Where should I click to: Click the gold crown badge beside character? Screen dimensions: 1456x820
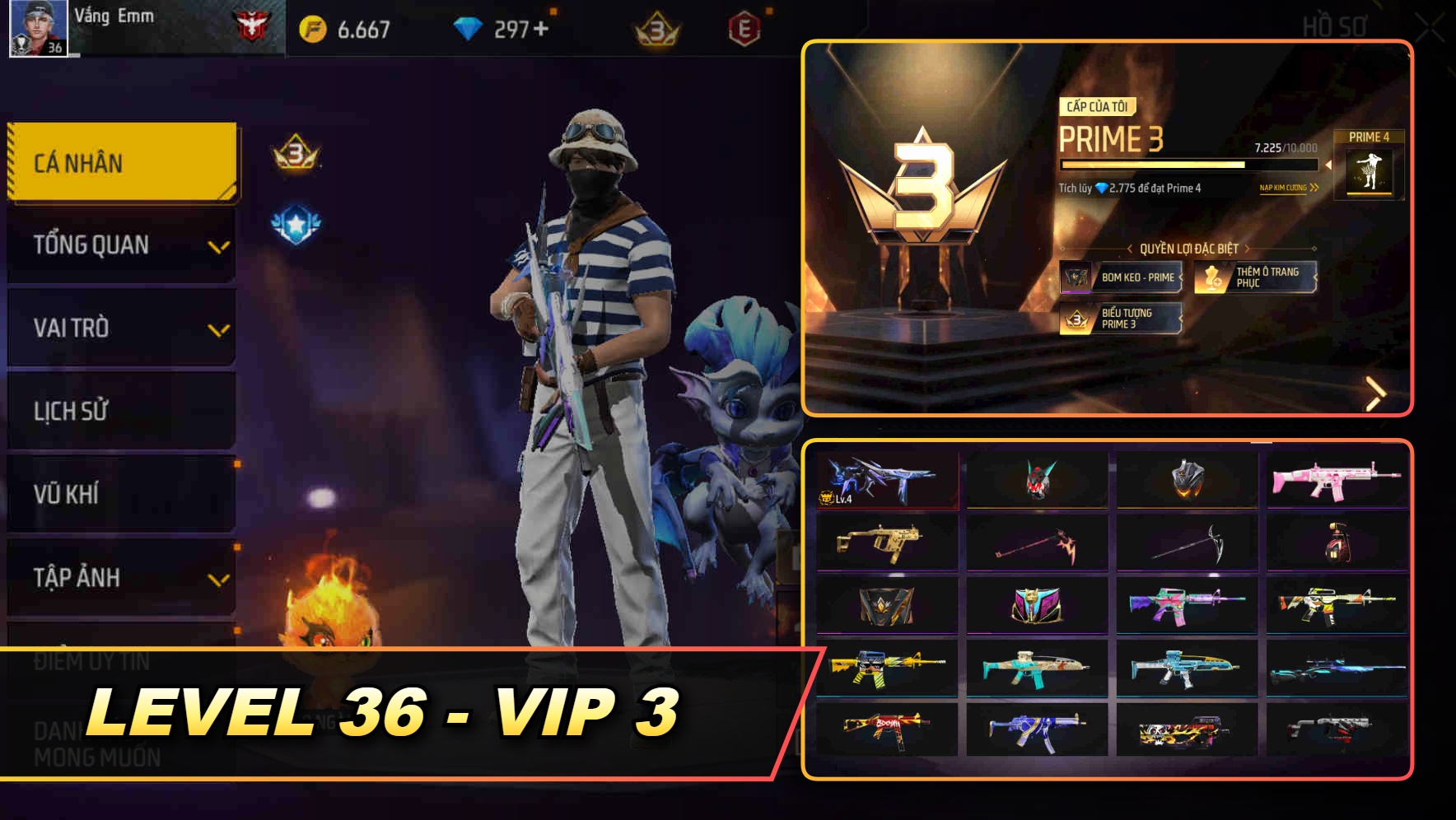tap(295, 152)
